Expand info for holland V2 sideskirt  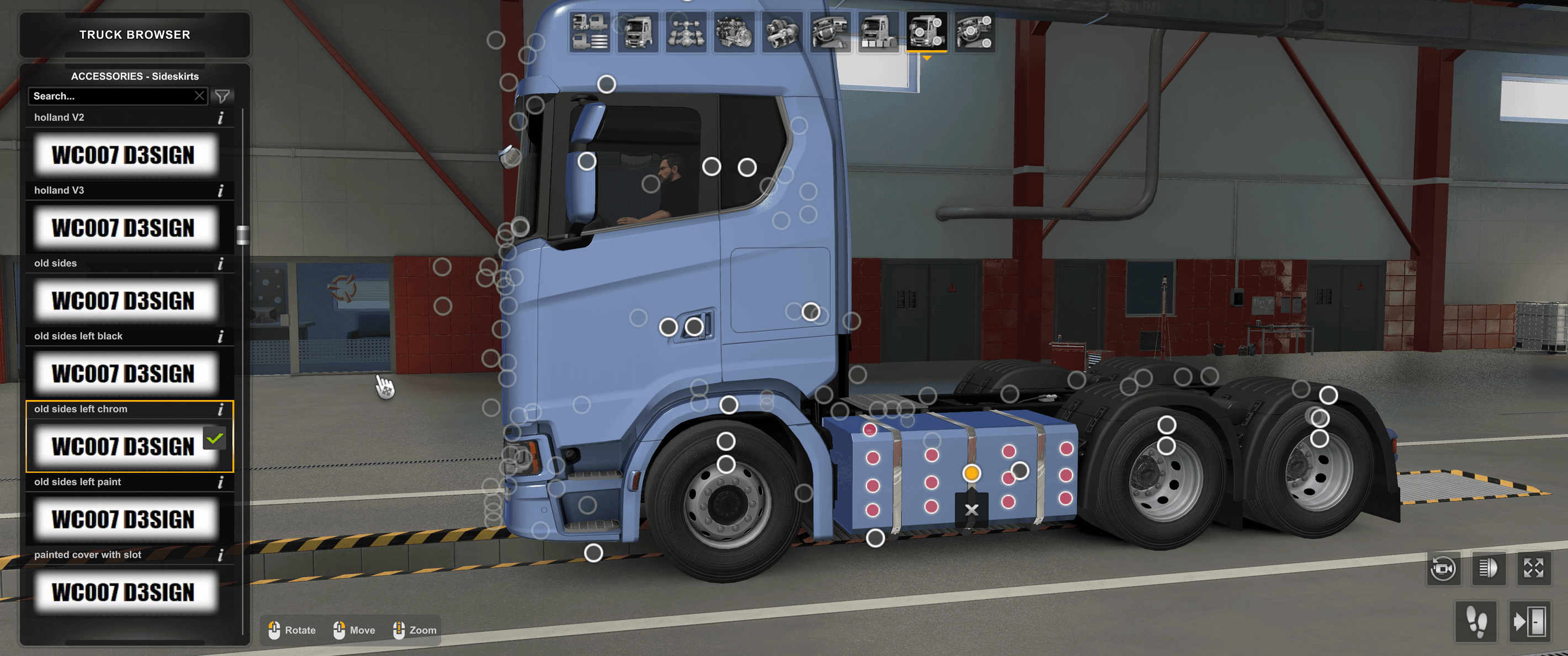[x=221, y=118]
